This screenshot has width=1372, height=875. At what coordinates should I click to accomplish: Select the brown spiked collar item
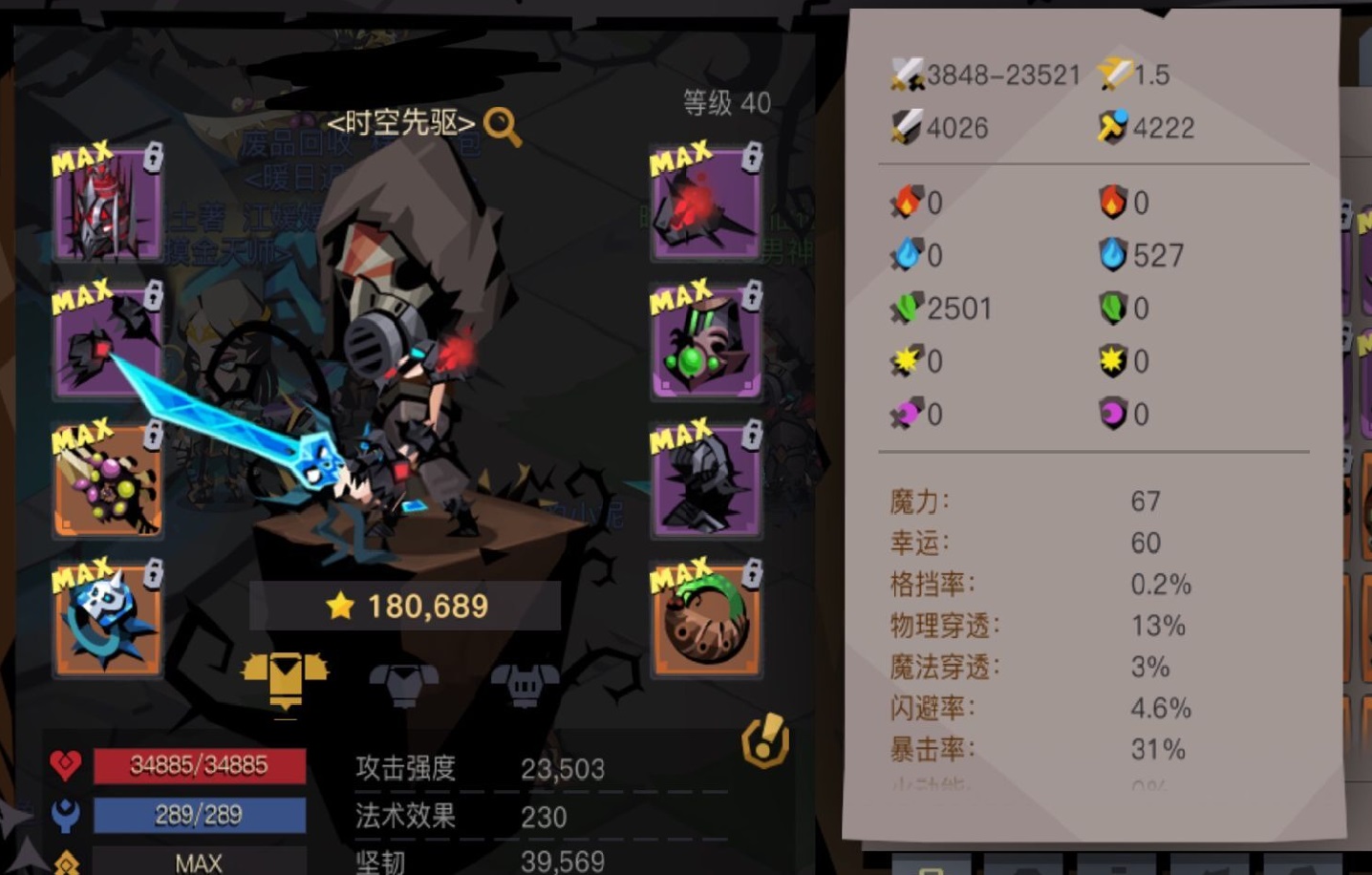tap(705, 617)
